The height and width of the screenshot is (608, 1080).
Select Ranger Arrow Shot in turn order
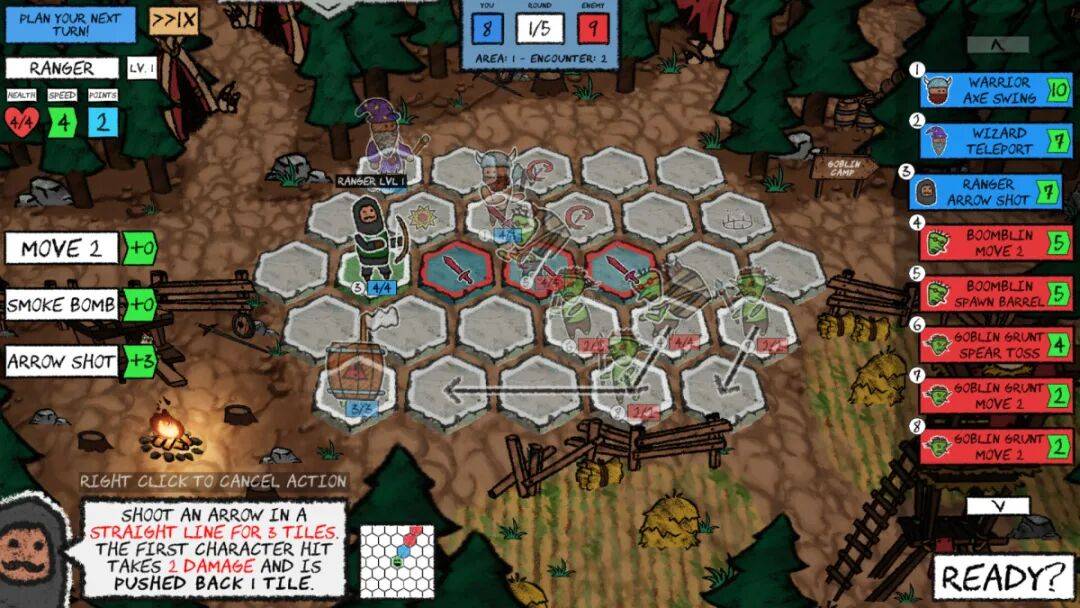point(988,192)
